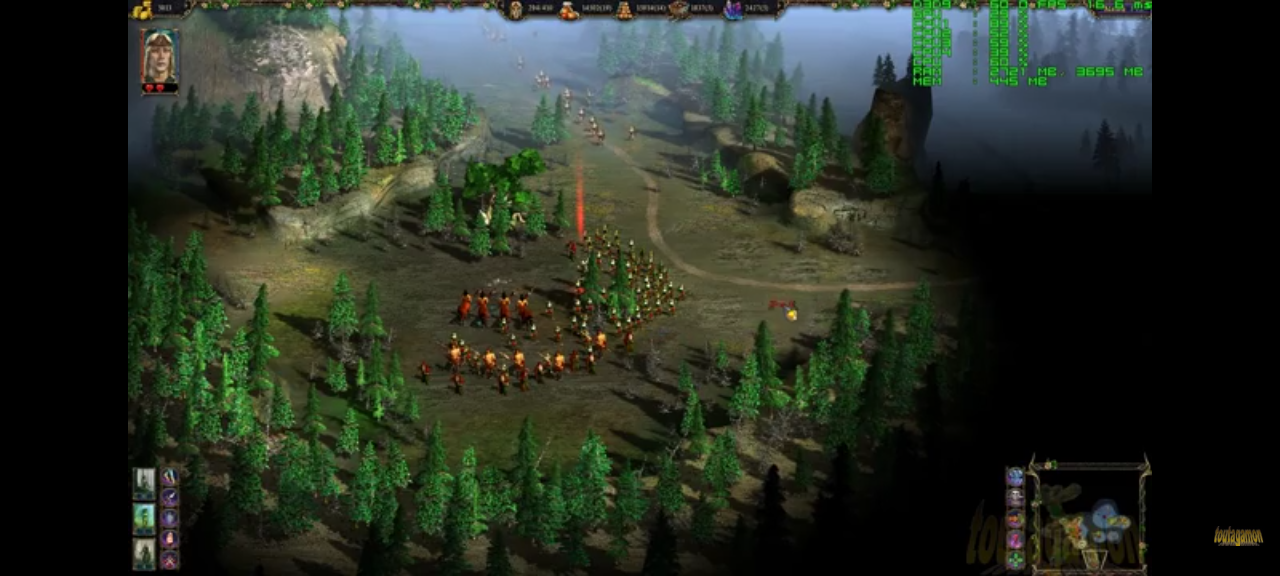Use the red burst ability icon

click(x=170, y=560)
